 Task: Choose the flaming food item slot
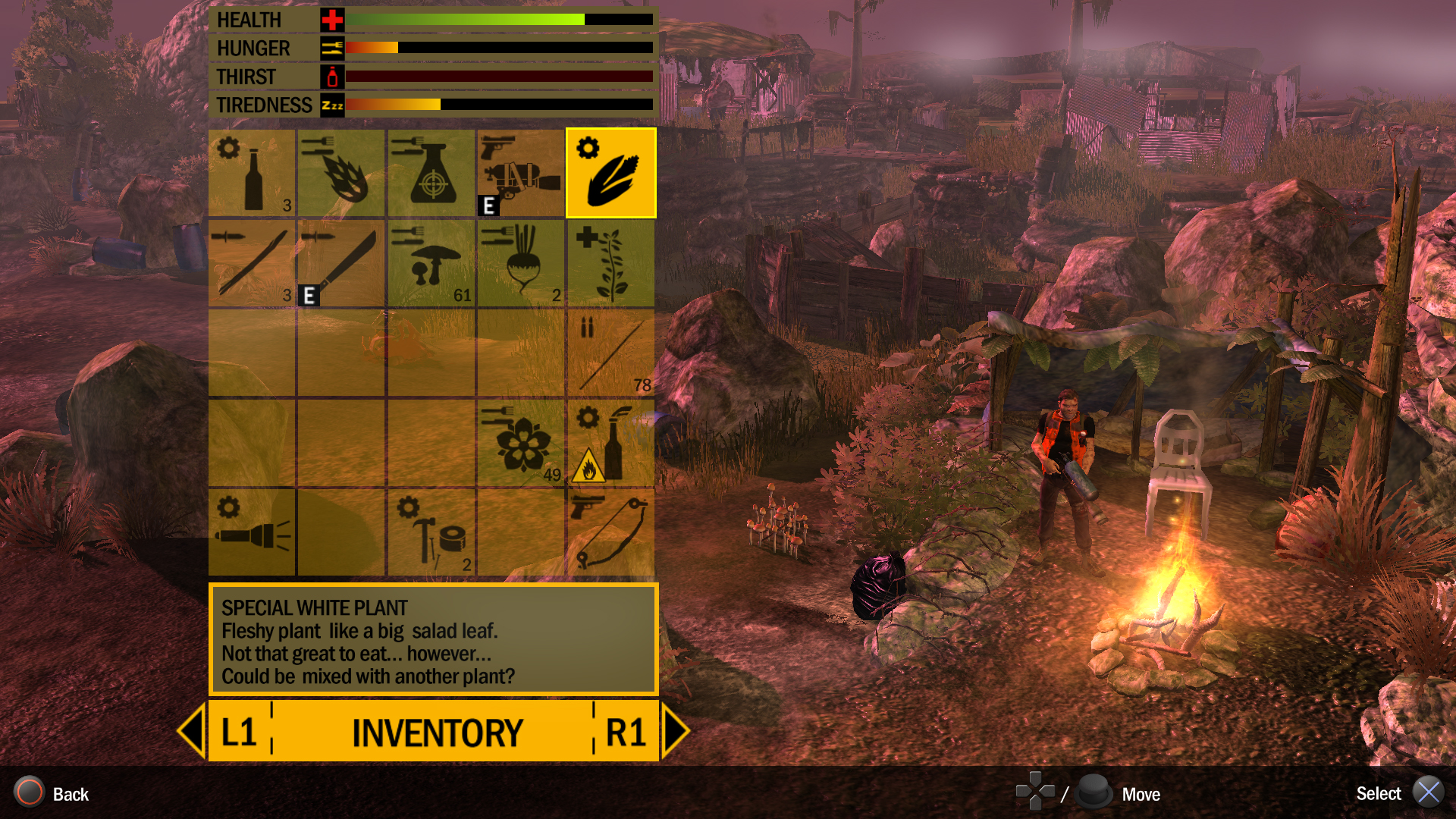[x=341, y=173]
